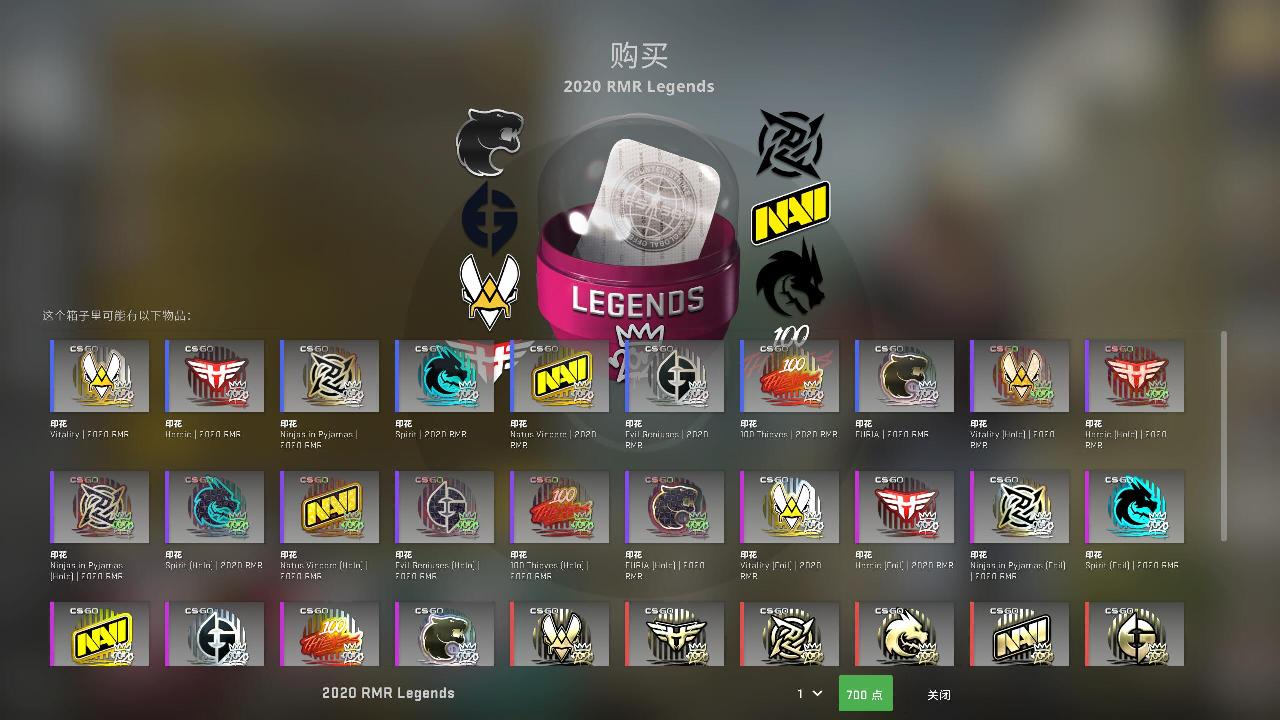Select the Vitality | 2020 RMR sticker thumbnail
The width and height of the screenshot is (1280, 720).
pos(99,376)
